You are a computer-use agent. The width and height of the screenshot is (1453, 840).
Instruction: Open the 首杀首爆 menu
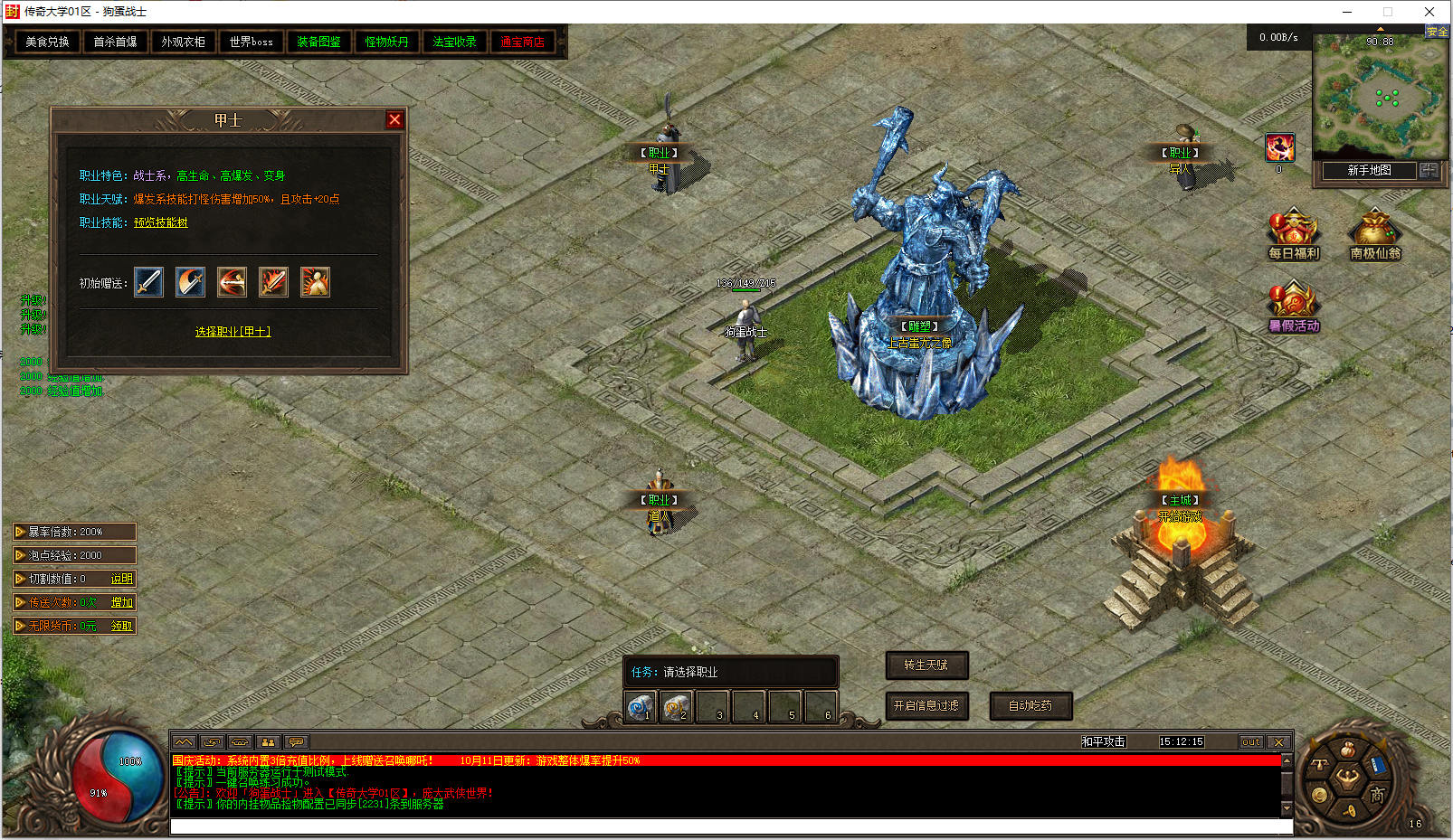click(x=115, y=42)
